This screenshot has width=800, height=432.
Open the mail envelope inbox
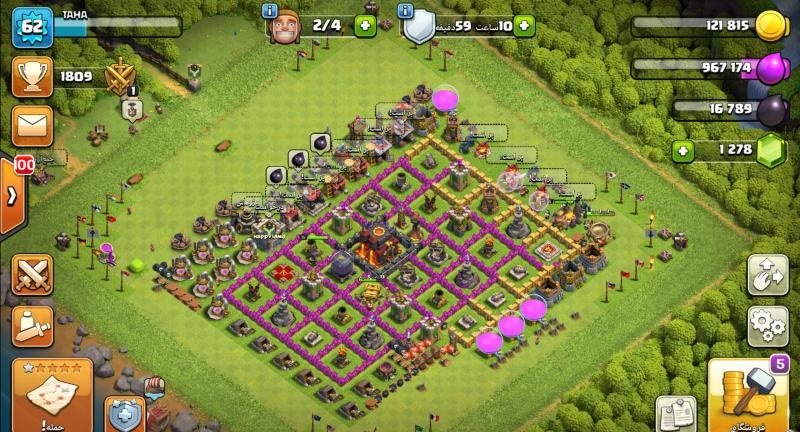(x=29, y=126)
